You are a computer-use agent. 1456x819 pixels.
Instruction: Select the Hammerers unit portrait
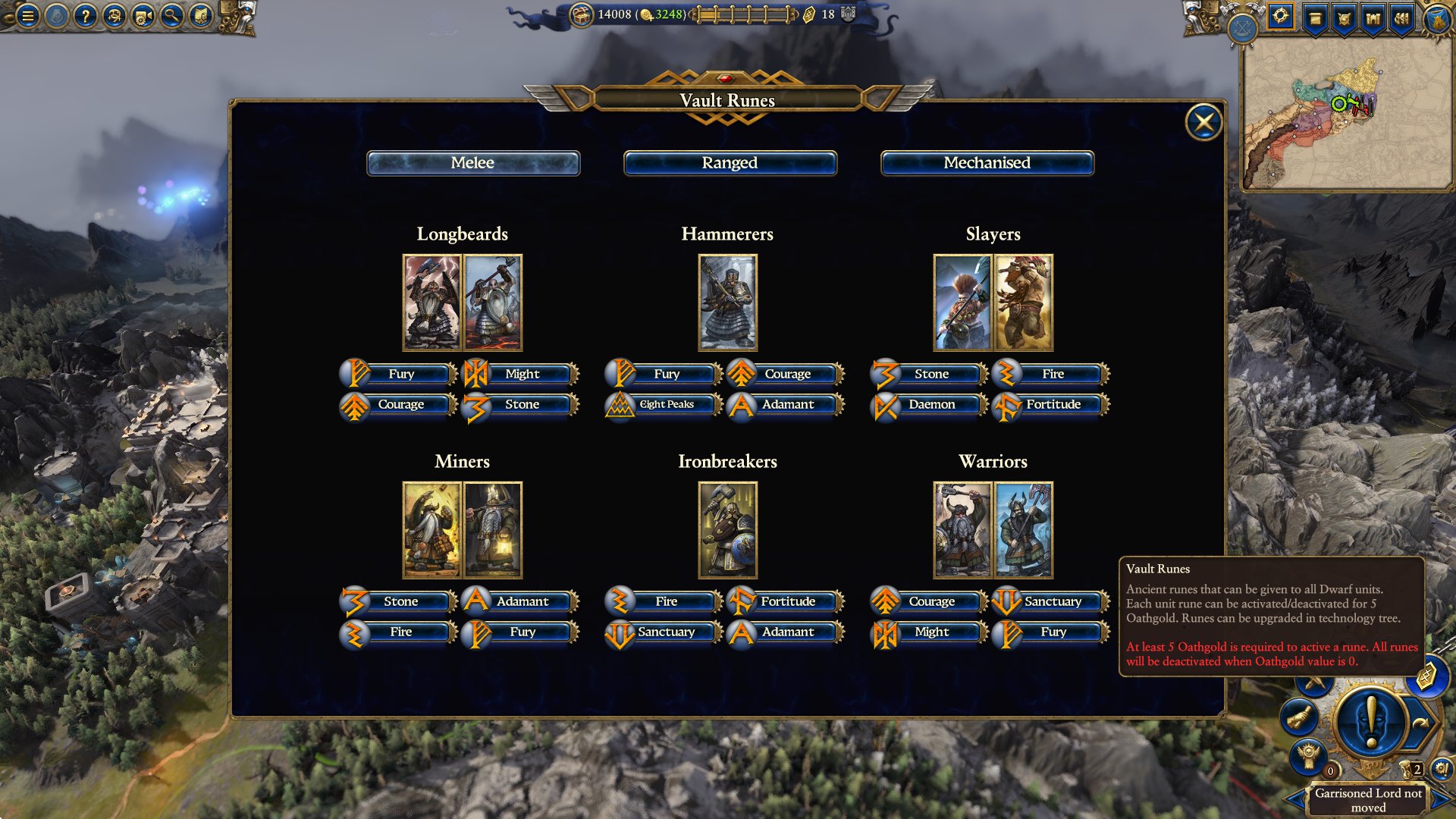click(x=728, y=303)
